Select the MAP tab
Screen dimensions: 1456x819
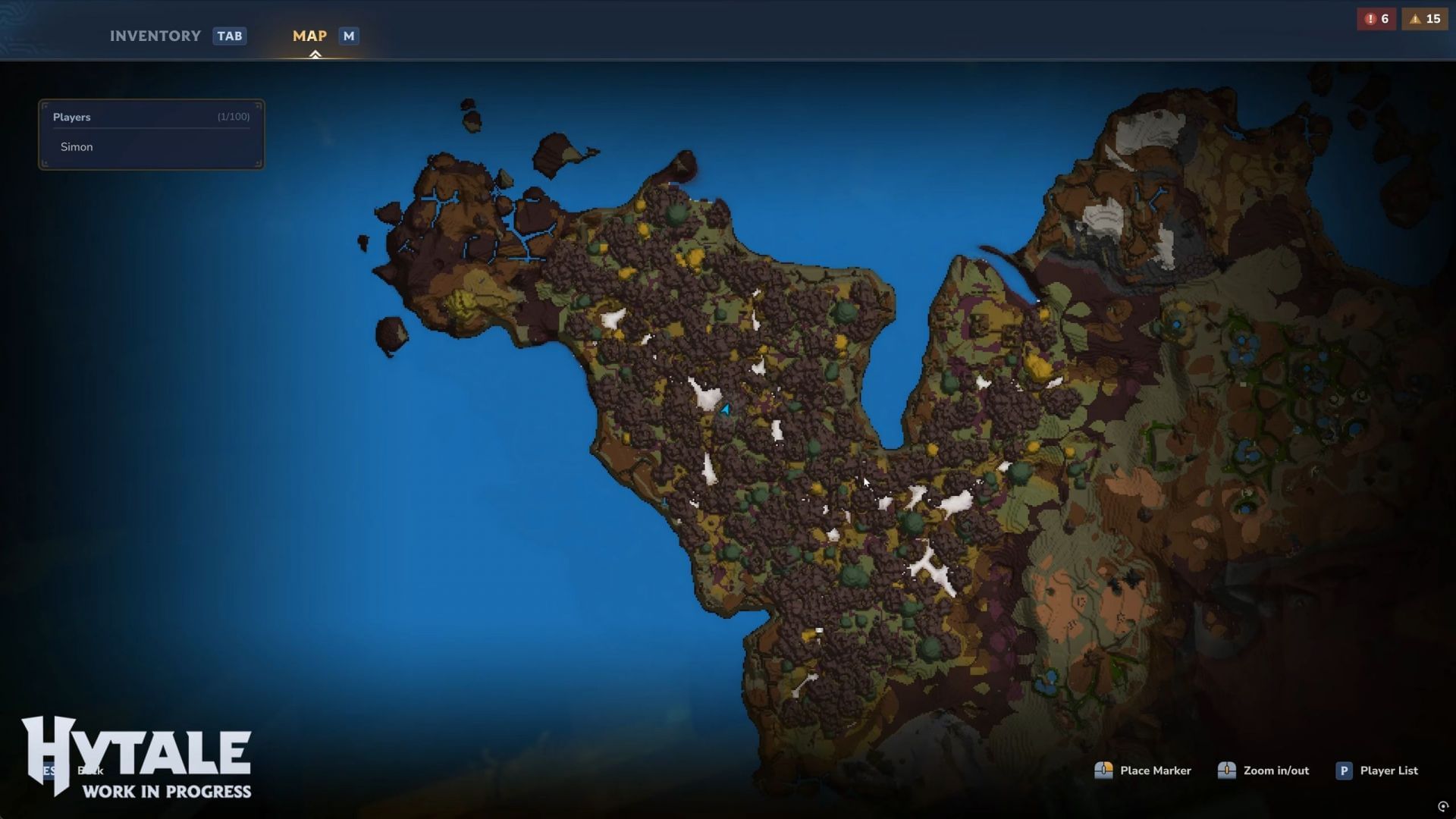click(x=309, y=35)
